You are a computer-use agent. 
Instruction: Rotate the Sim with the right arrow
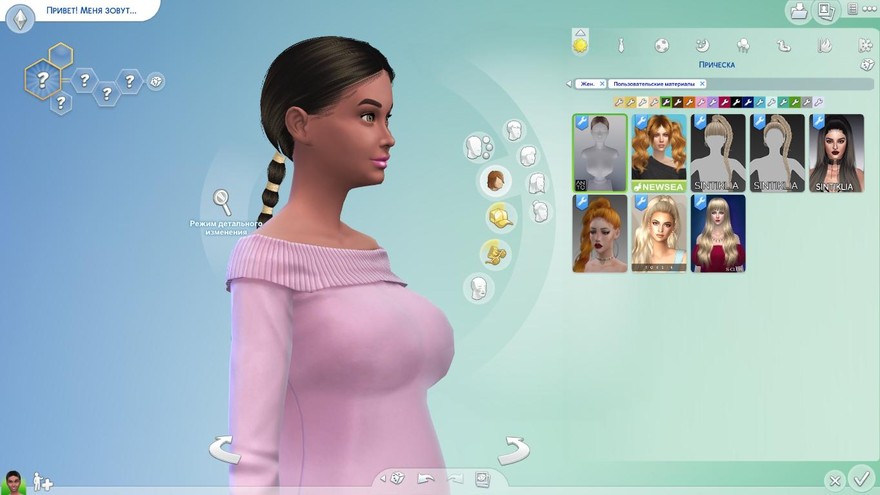[x=513, y=449]
